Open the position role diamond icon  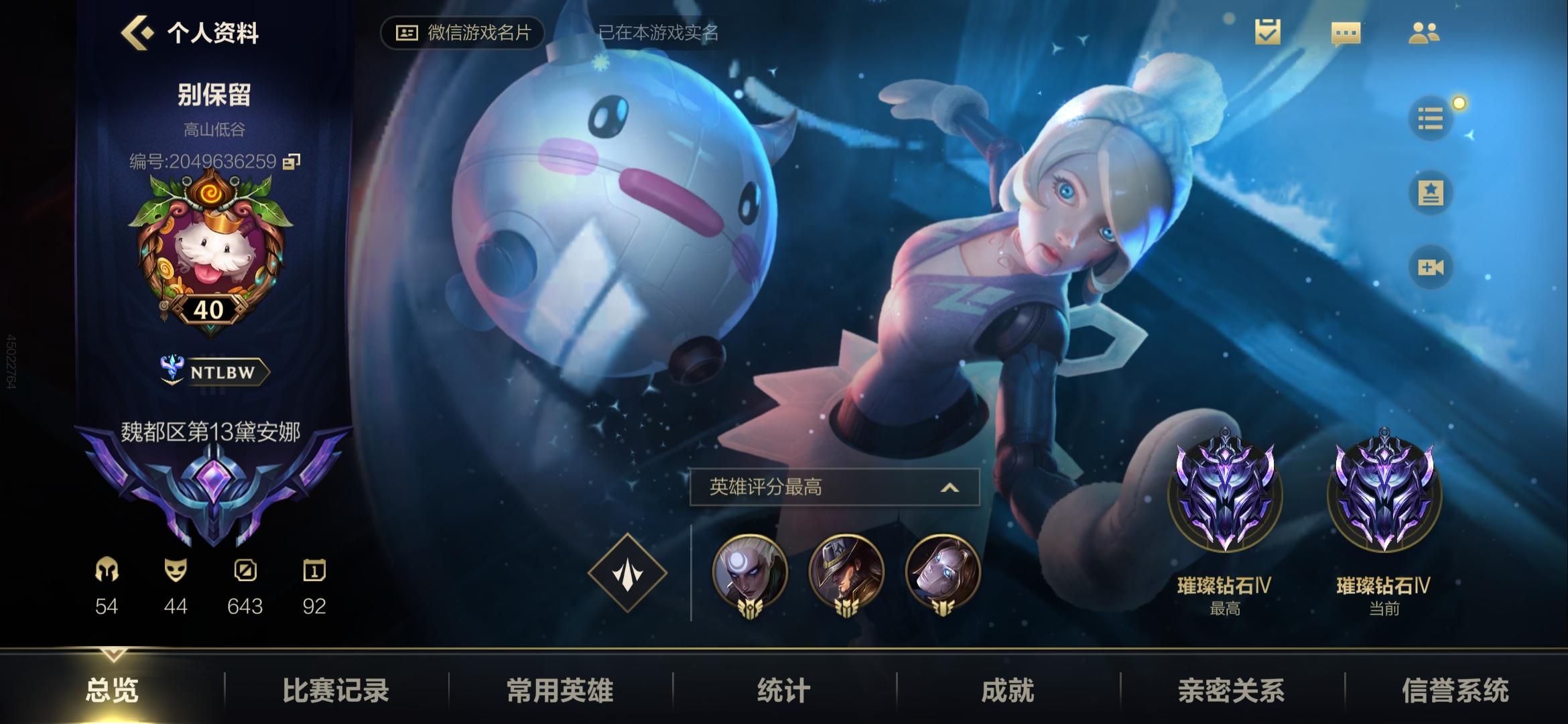tap(629, 573)
